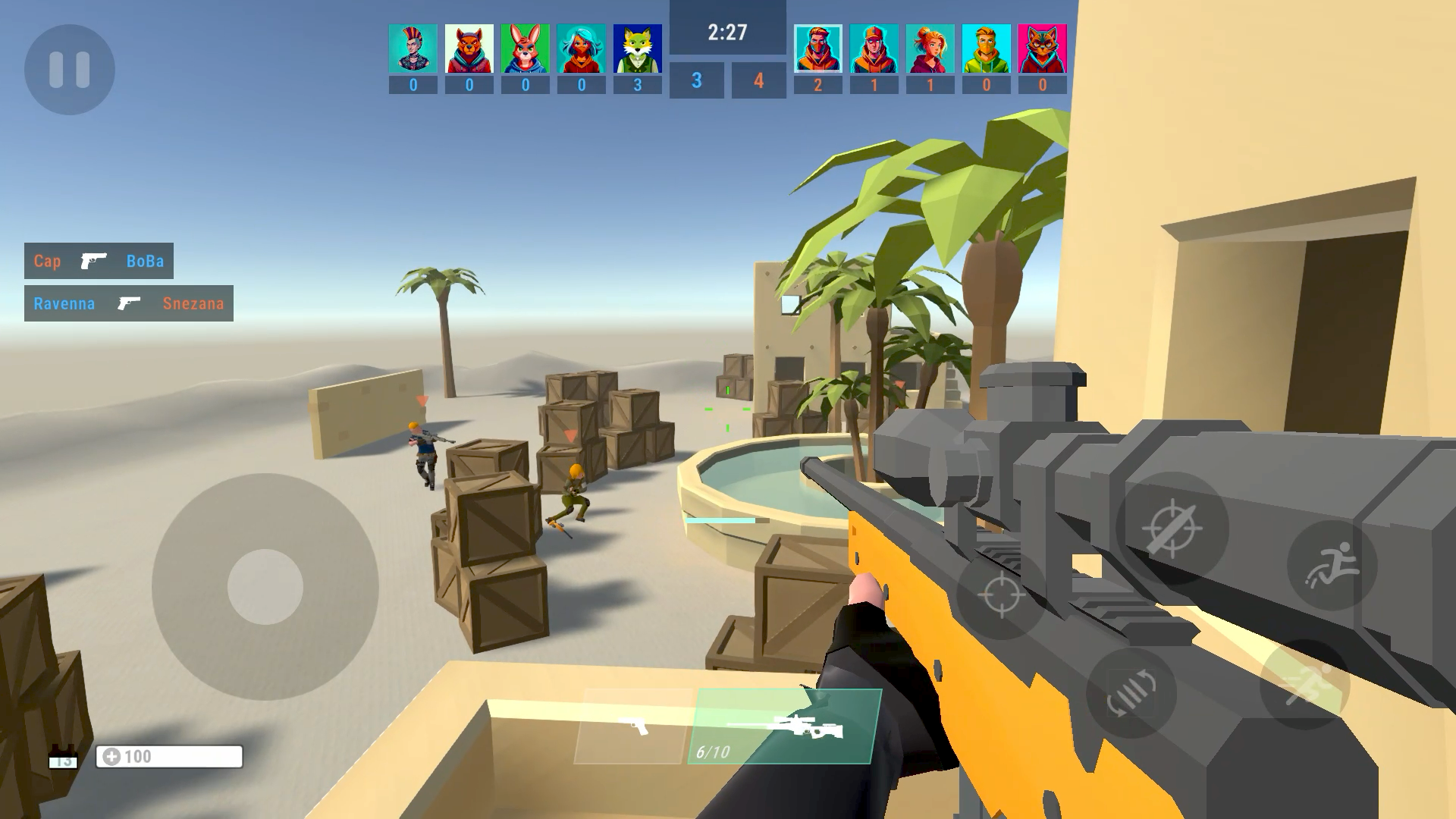
Task: Tap the blue team score showing 3
Action: coord(695,81)
